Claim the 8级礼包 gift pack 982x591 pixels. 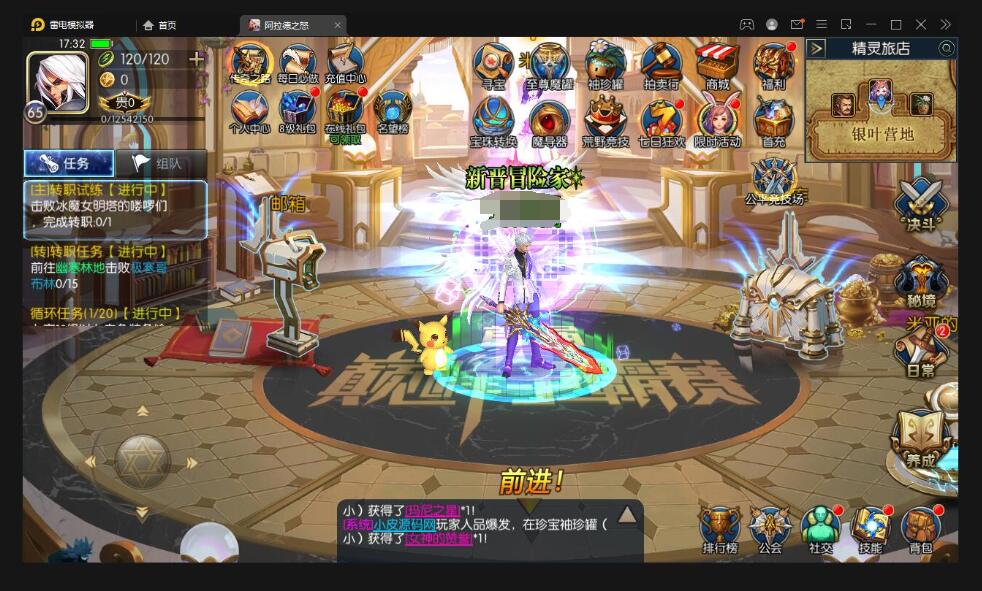click(x=297, y=110)
